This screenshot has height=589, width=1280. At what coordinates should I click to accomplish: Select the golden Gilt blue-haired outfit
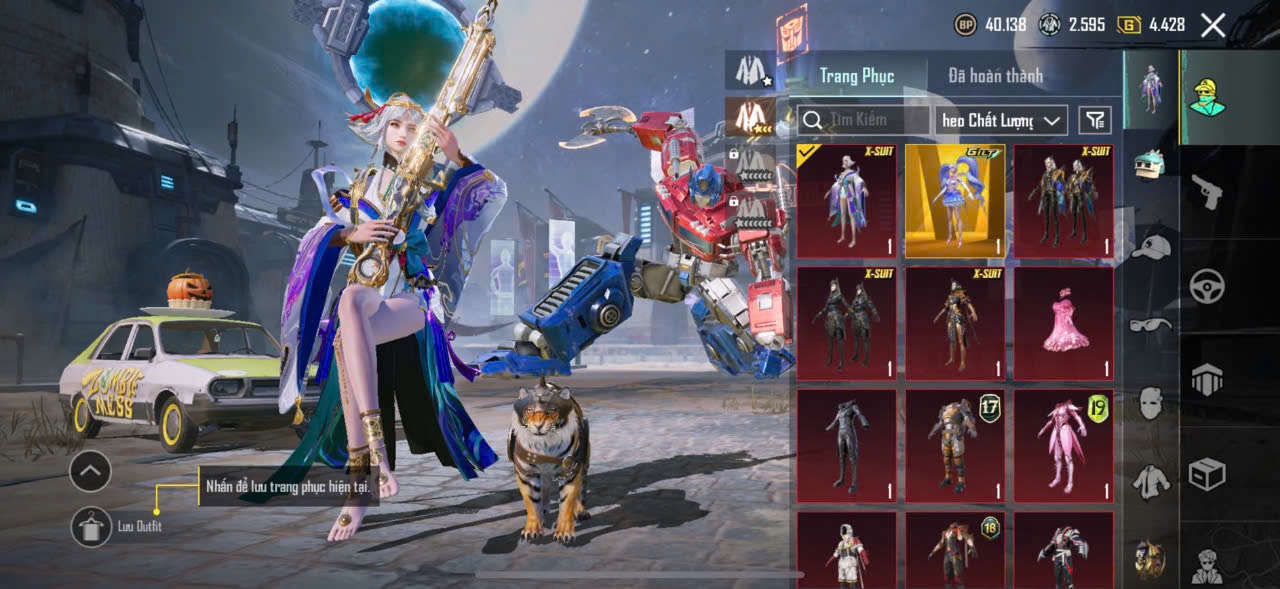(x=955, y=201)
